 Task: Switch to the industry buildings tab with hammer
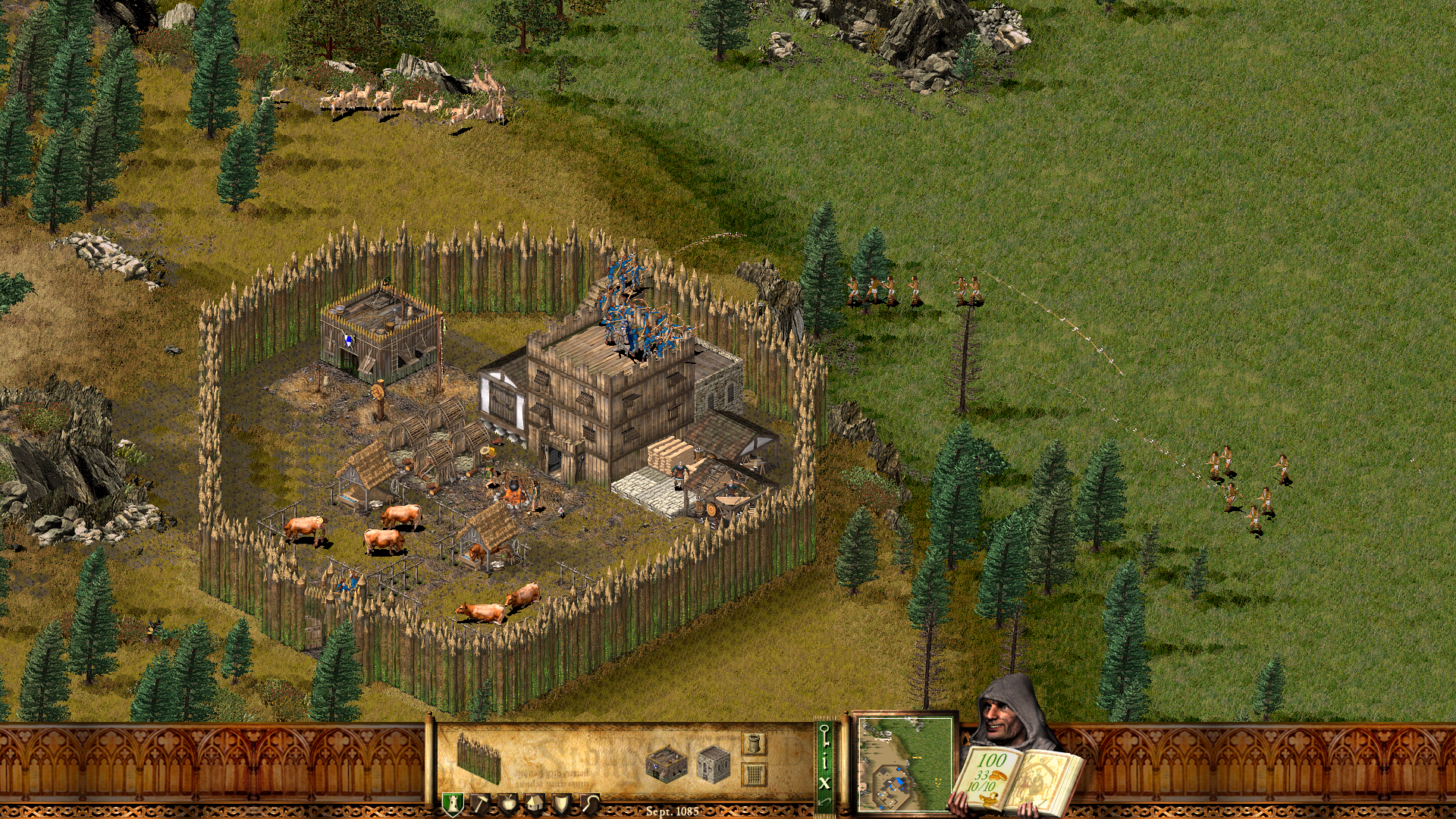point(480,802)
